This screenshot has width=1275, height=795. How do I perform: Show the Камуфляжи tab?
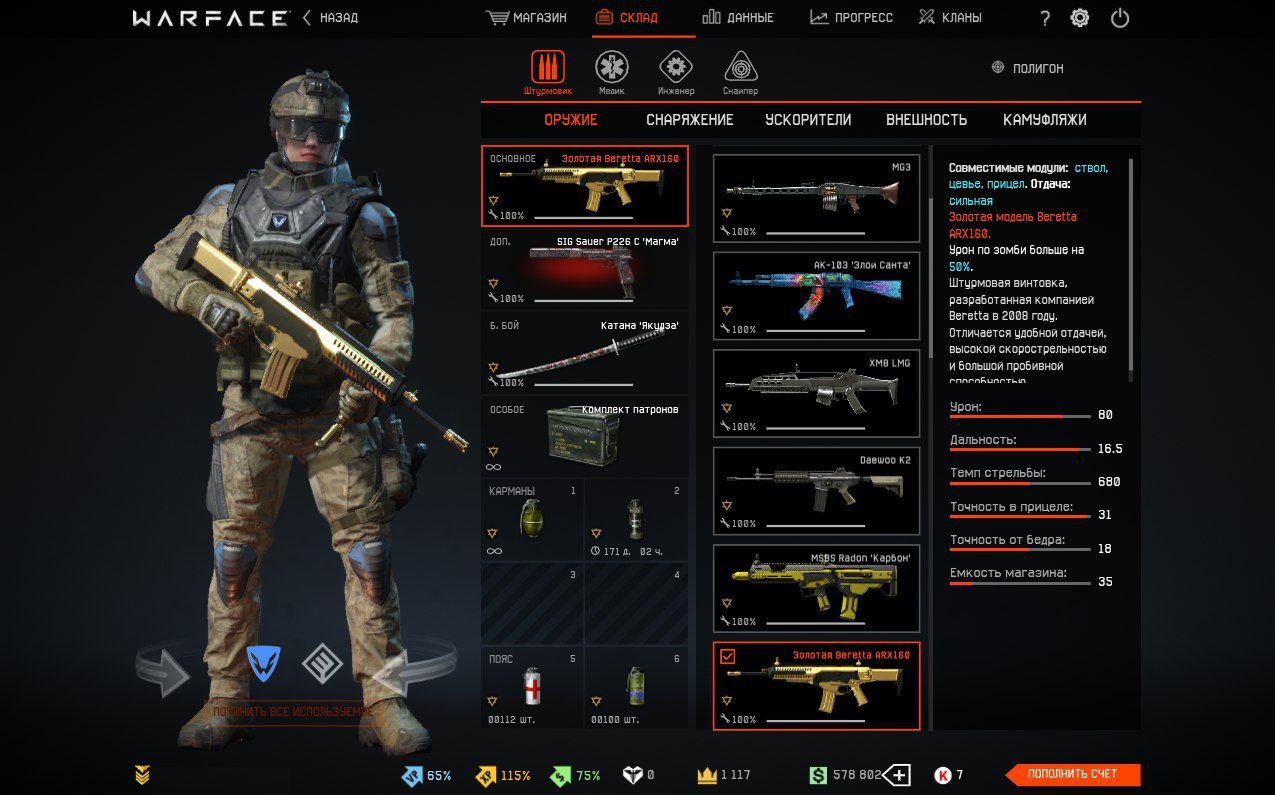[x=1044, y=120]
